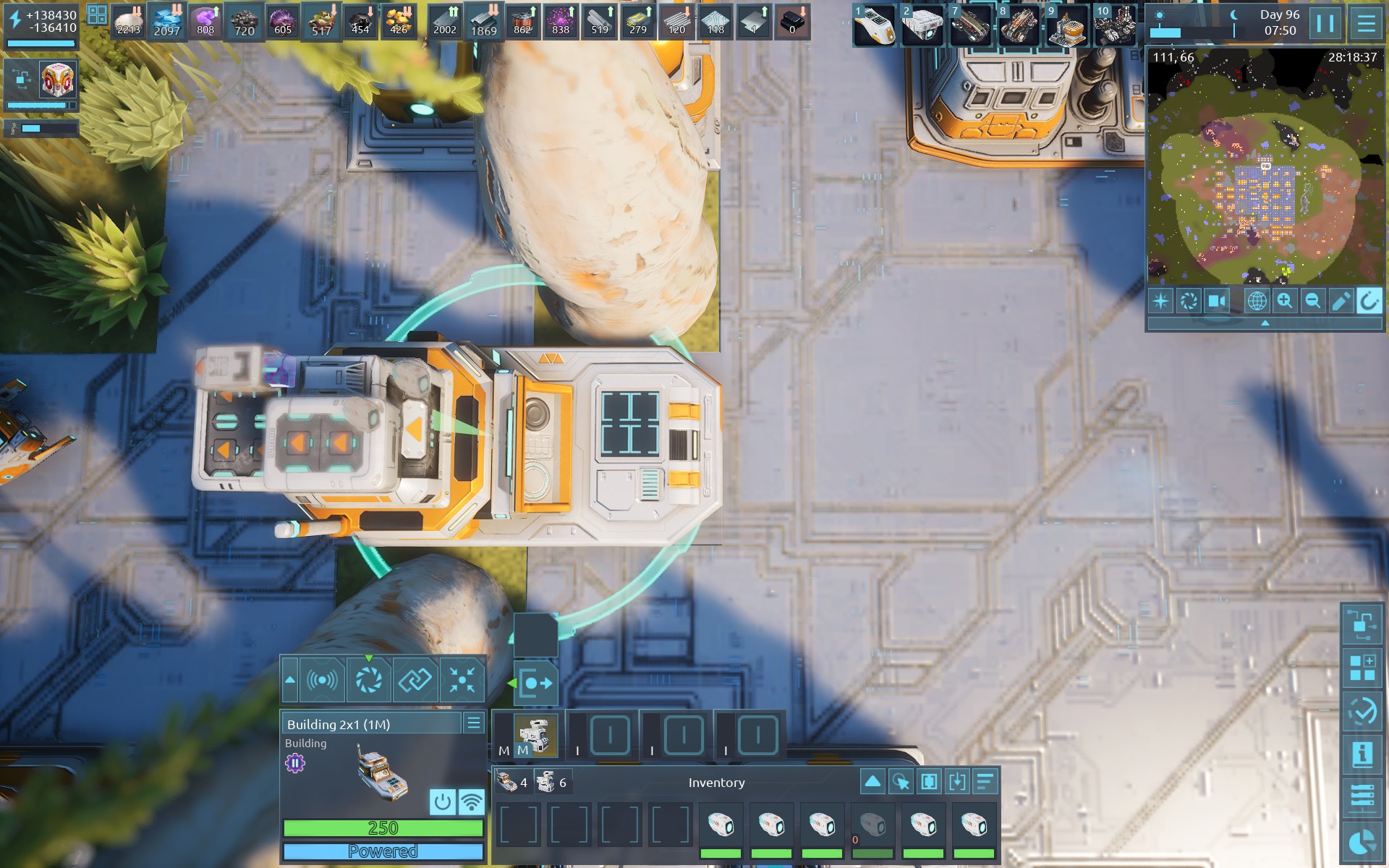Select the component slot with the robot module

[535, 735]
